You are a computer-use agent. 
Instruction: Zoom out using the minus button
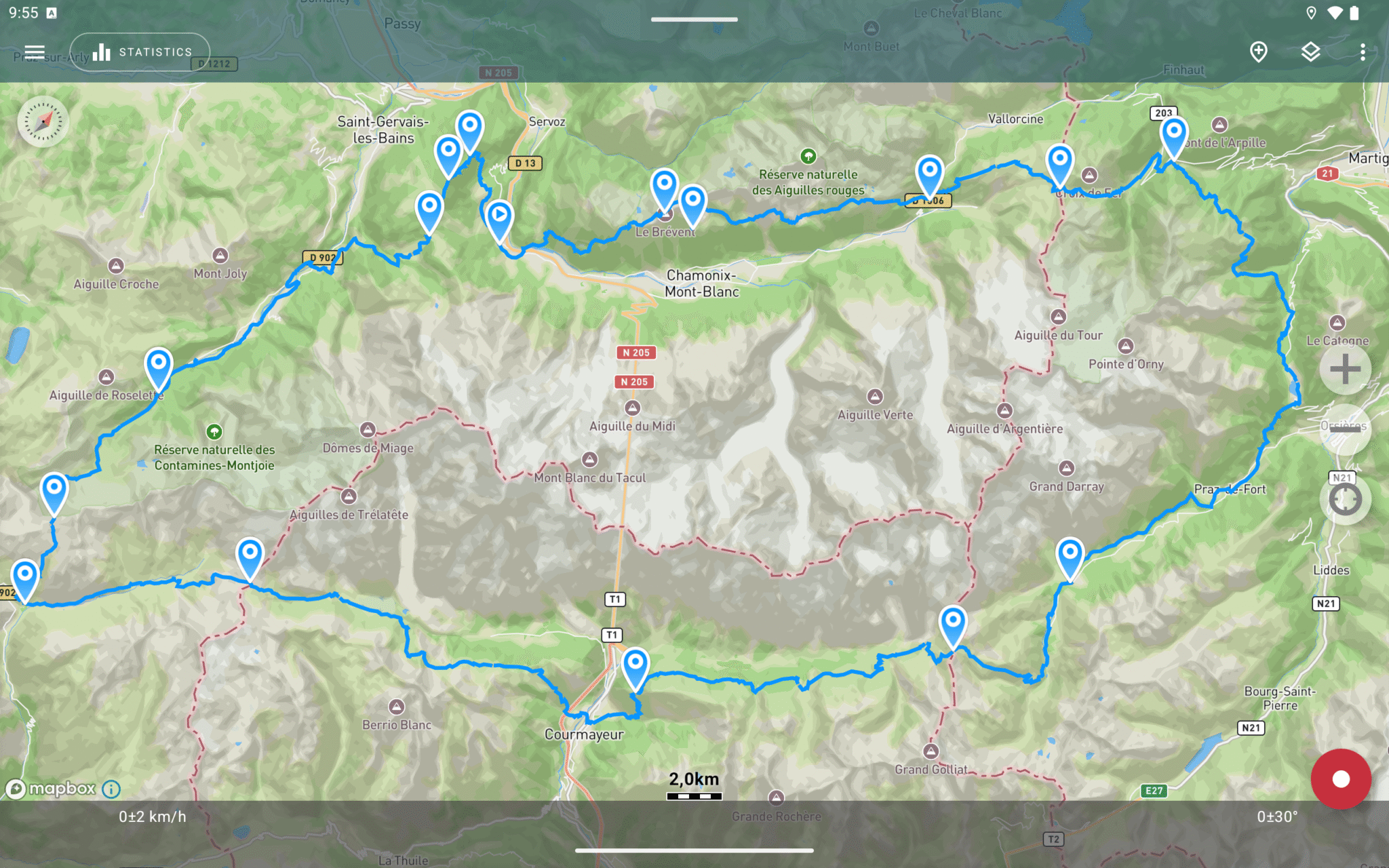pos(1345,429)
